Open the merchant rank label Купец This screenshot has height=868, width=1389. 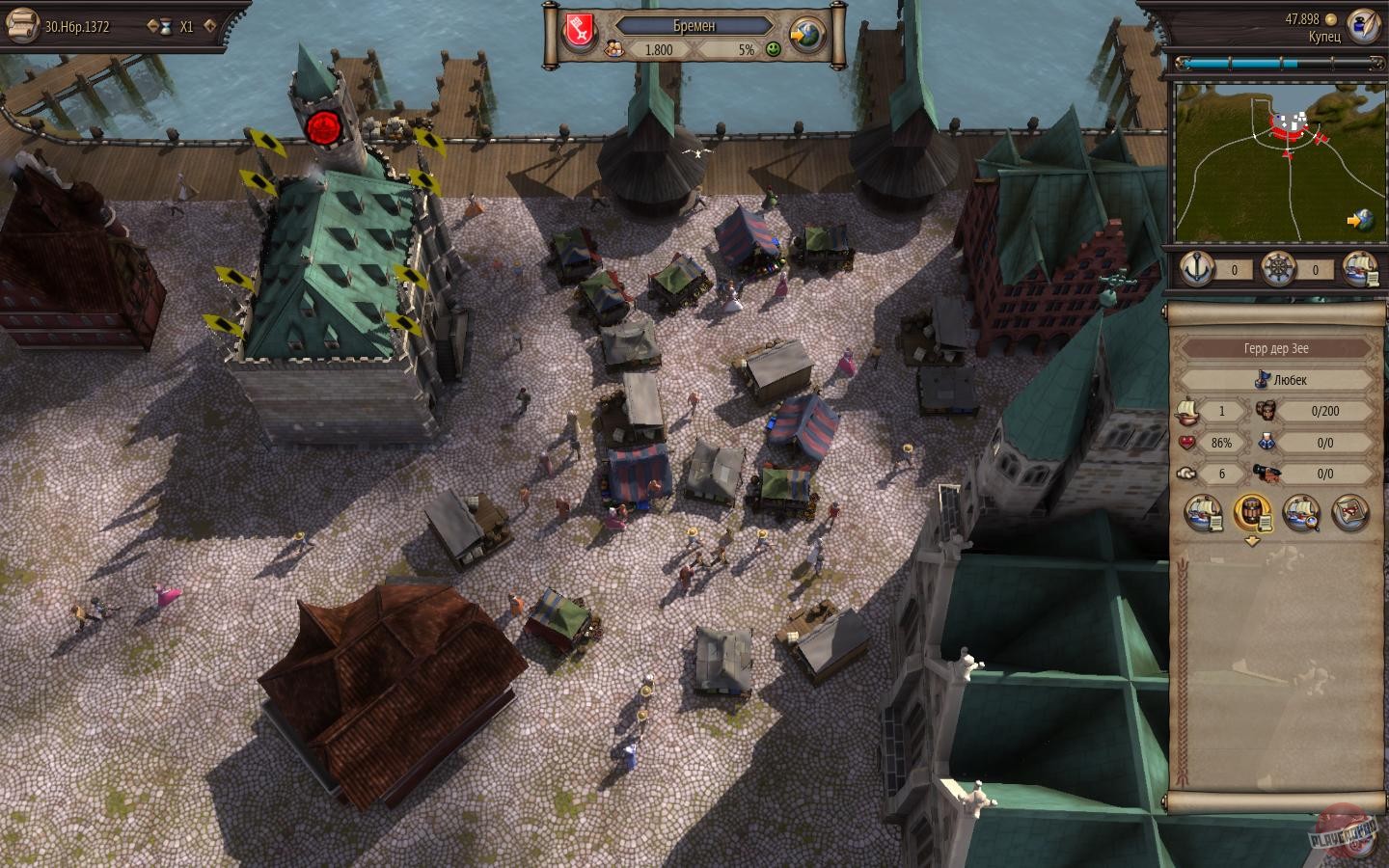(x=1328, y=37)
